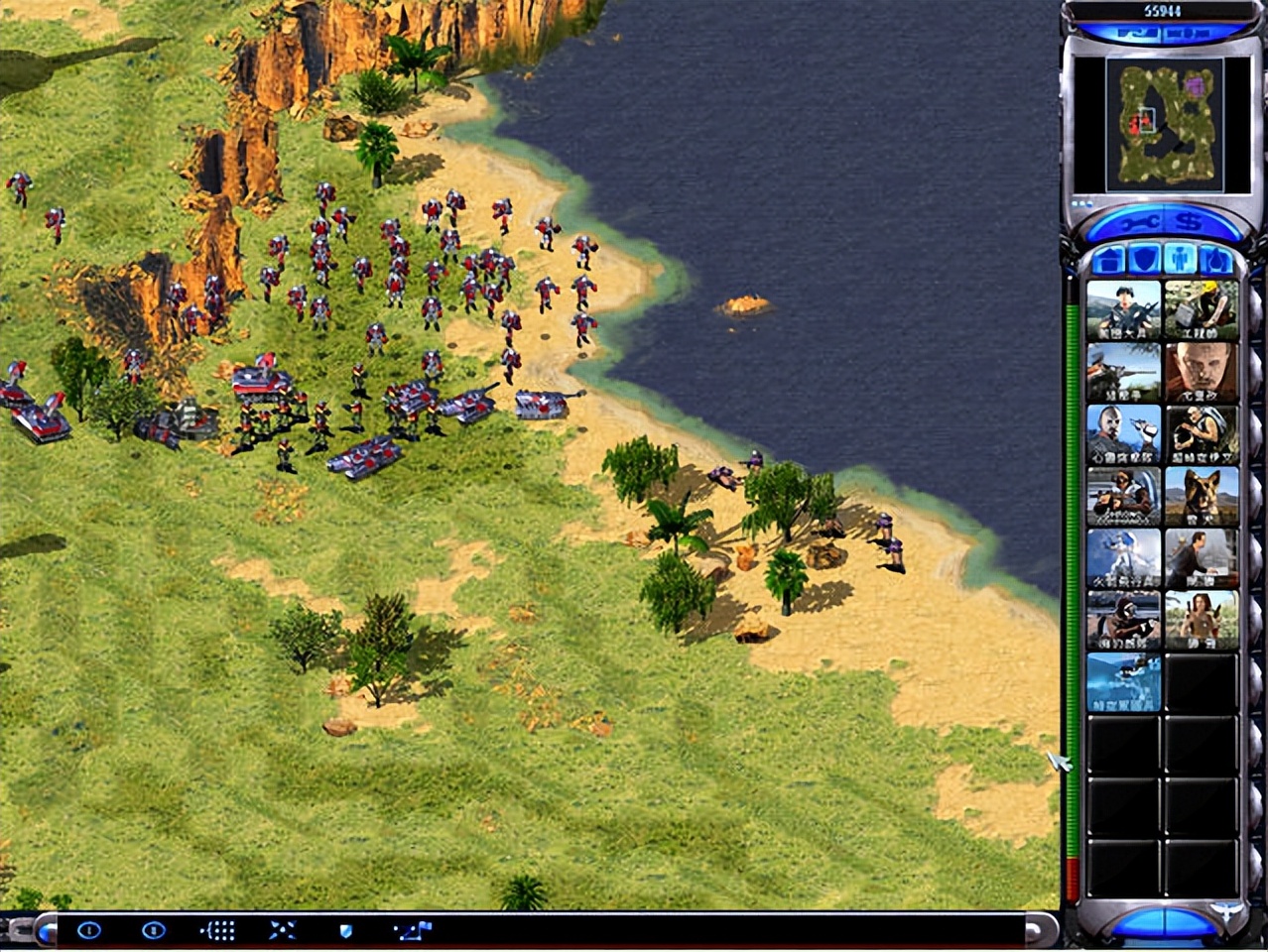Queue an Engineer with the yellow hardhat
Screen dimensions: 1268x952
[x=1202, y=309]
